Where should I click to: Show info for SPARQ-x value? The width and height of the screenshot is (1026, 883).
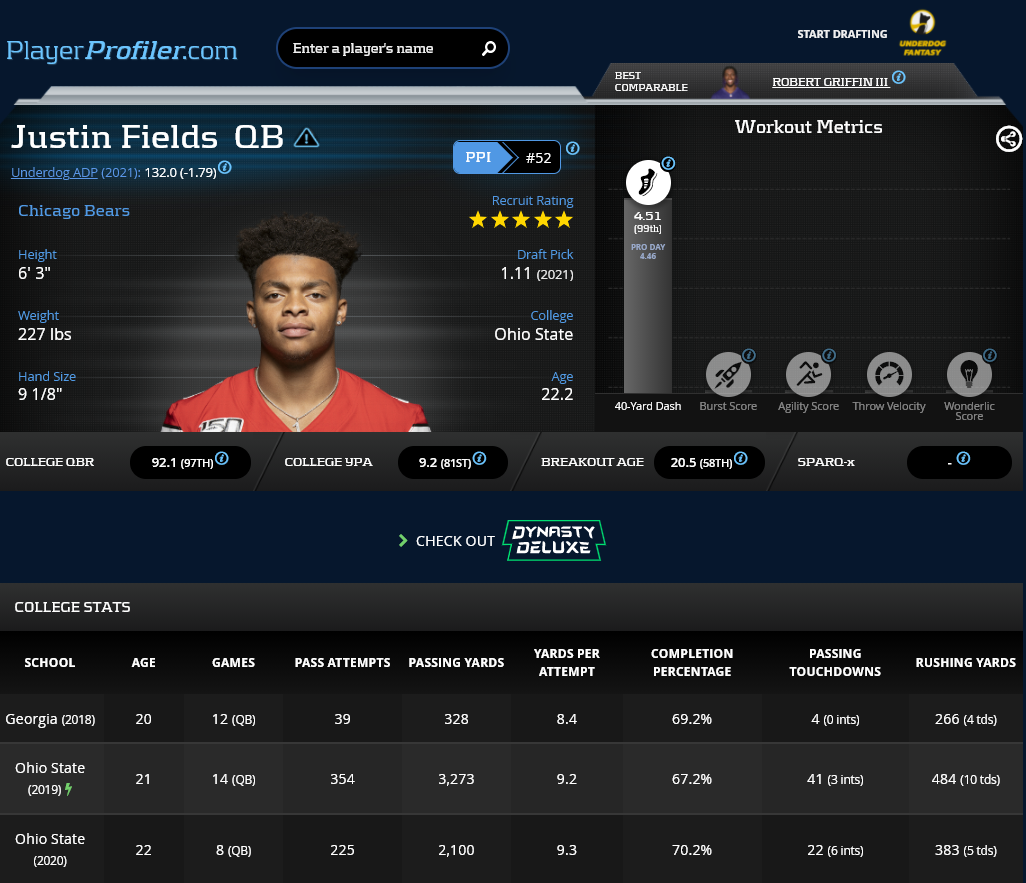(963, 459)
